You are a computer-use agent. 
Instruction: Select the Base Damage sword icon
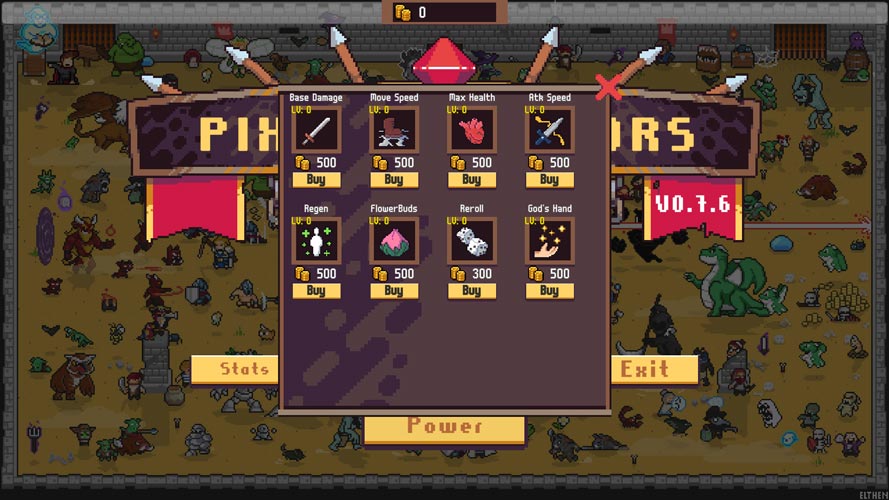[316, 129]
